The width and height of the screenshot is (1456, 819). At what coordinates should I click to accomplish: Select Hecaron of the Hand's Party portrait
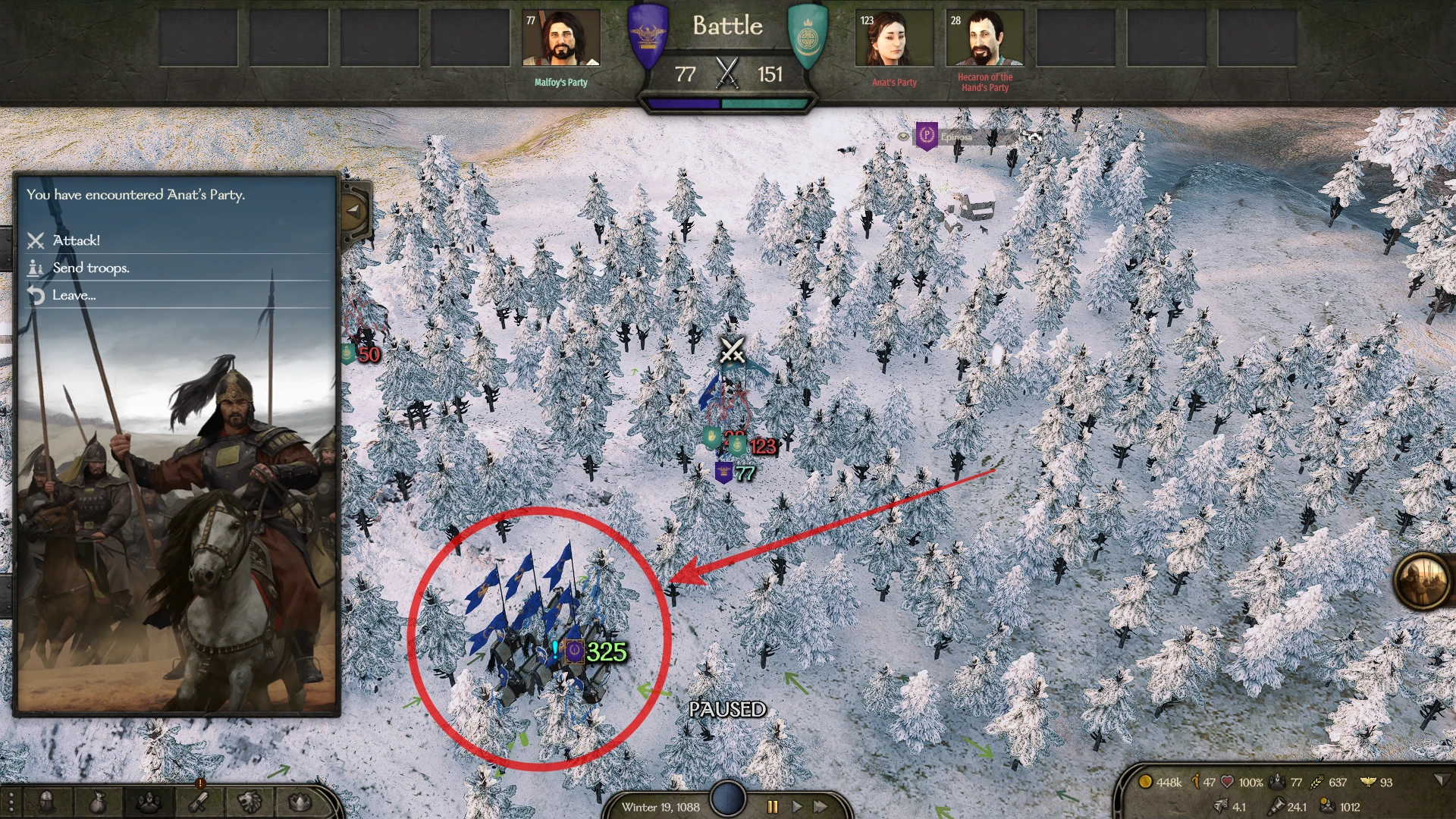985,38
